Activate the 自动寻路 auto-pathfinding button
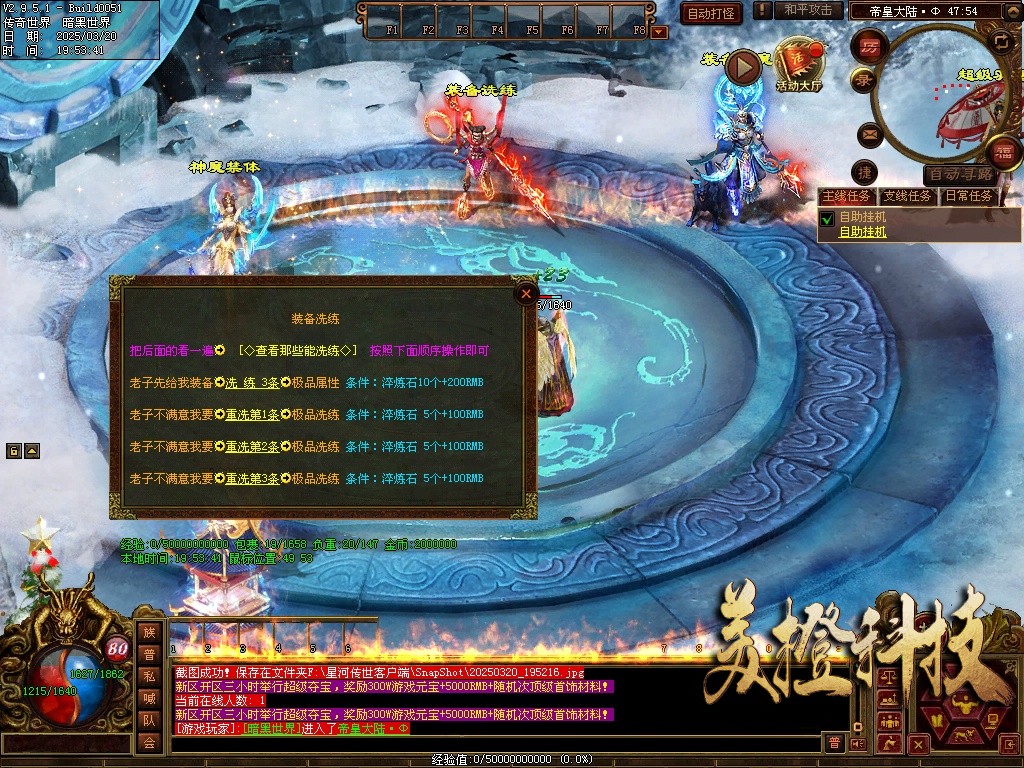 point(960,174)
